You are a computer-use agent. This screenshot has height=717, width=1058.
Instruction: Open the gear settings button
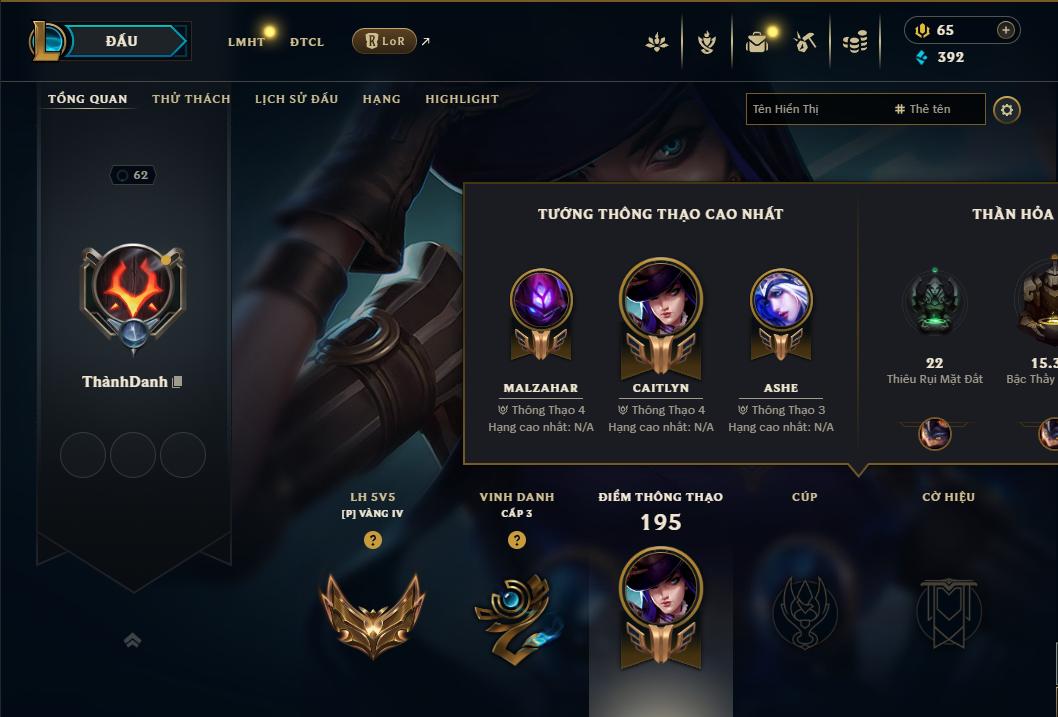click(1007, 109)
